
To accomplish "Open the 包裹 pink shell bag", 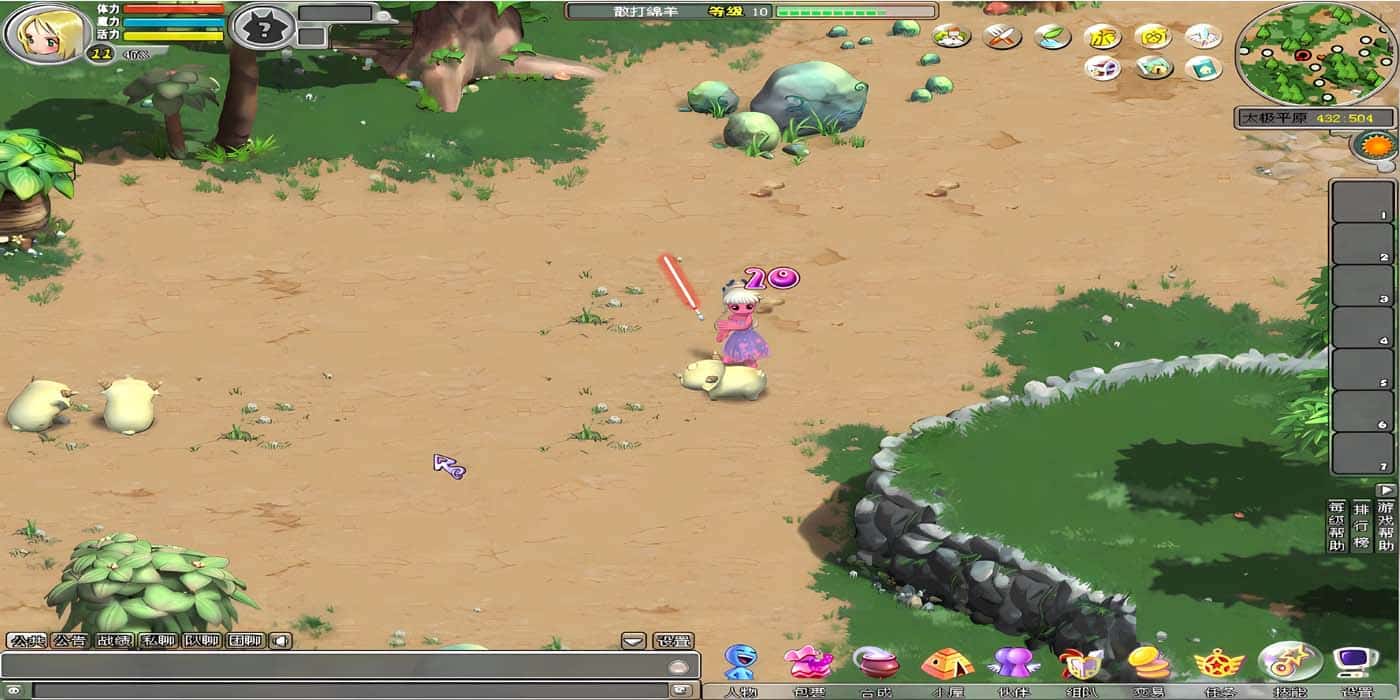I will (808, 663).
